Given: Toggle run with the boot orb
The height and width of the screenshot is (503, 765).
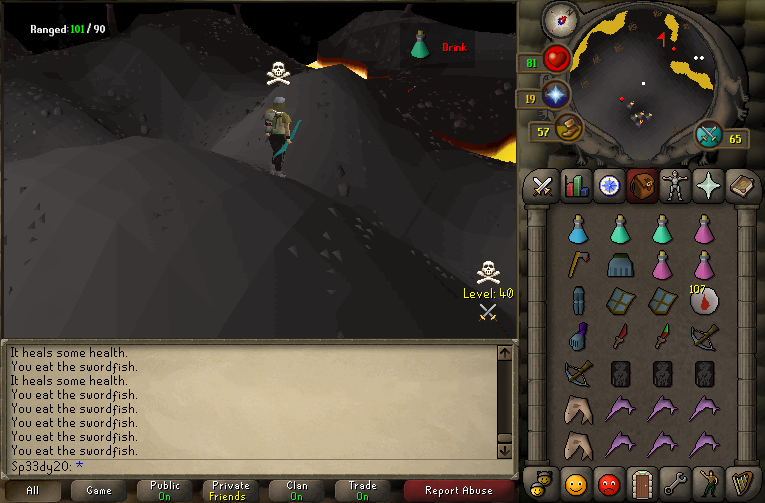Looking at the screenshot, I should coord(568,128).
